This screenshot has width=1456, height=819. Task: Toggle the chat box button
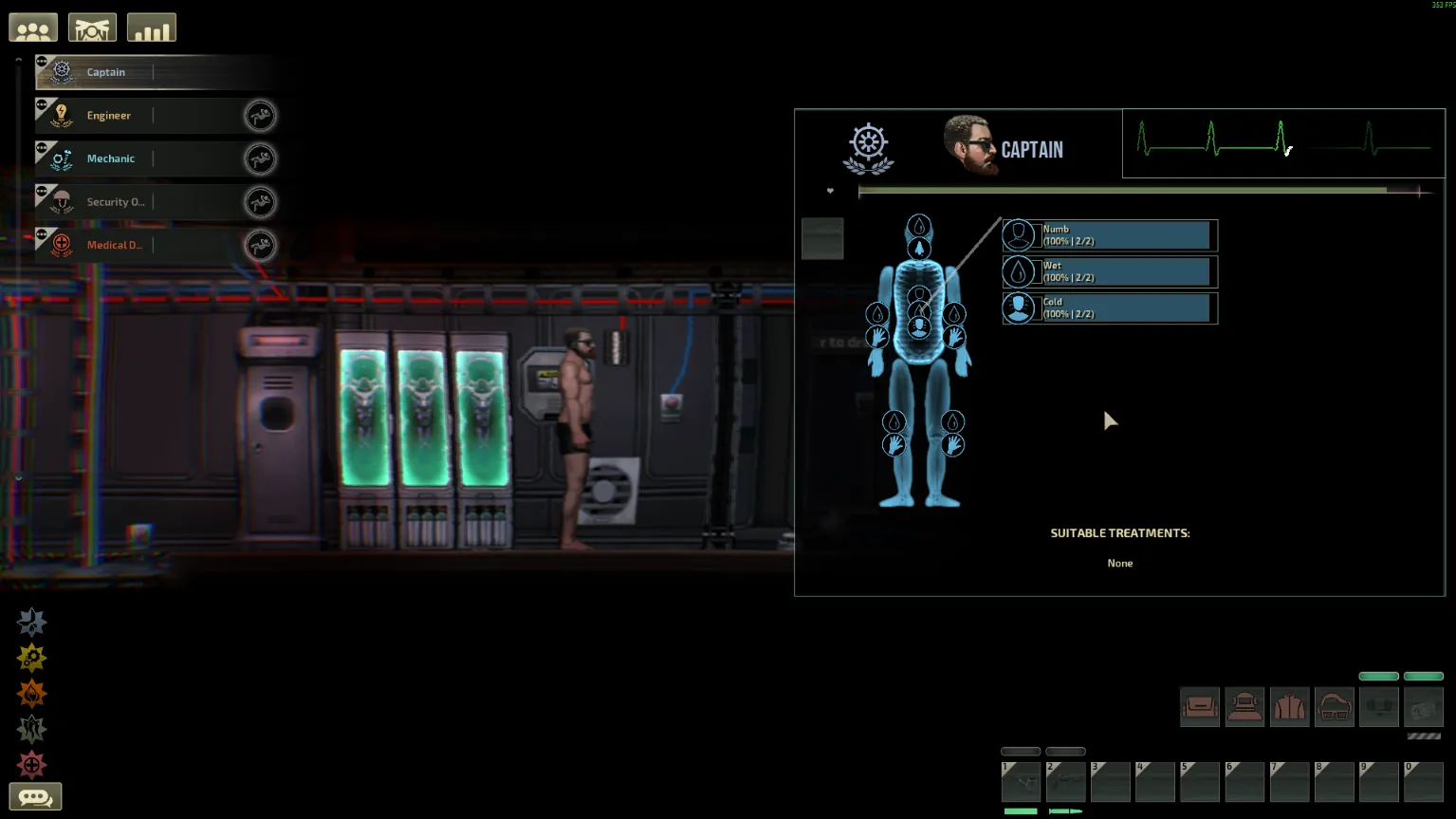coord(35,797)
